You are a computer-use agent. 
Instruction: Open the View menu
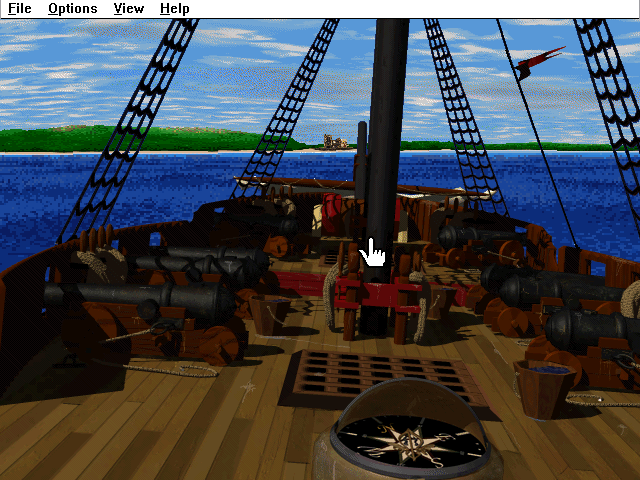pyautogui.click(x=129, y=9)
